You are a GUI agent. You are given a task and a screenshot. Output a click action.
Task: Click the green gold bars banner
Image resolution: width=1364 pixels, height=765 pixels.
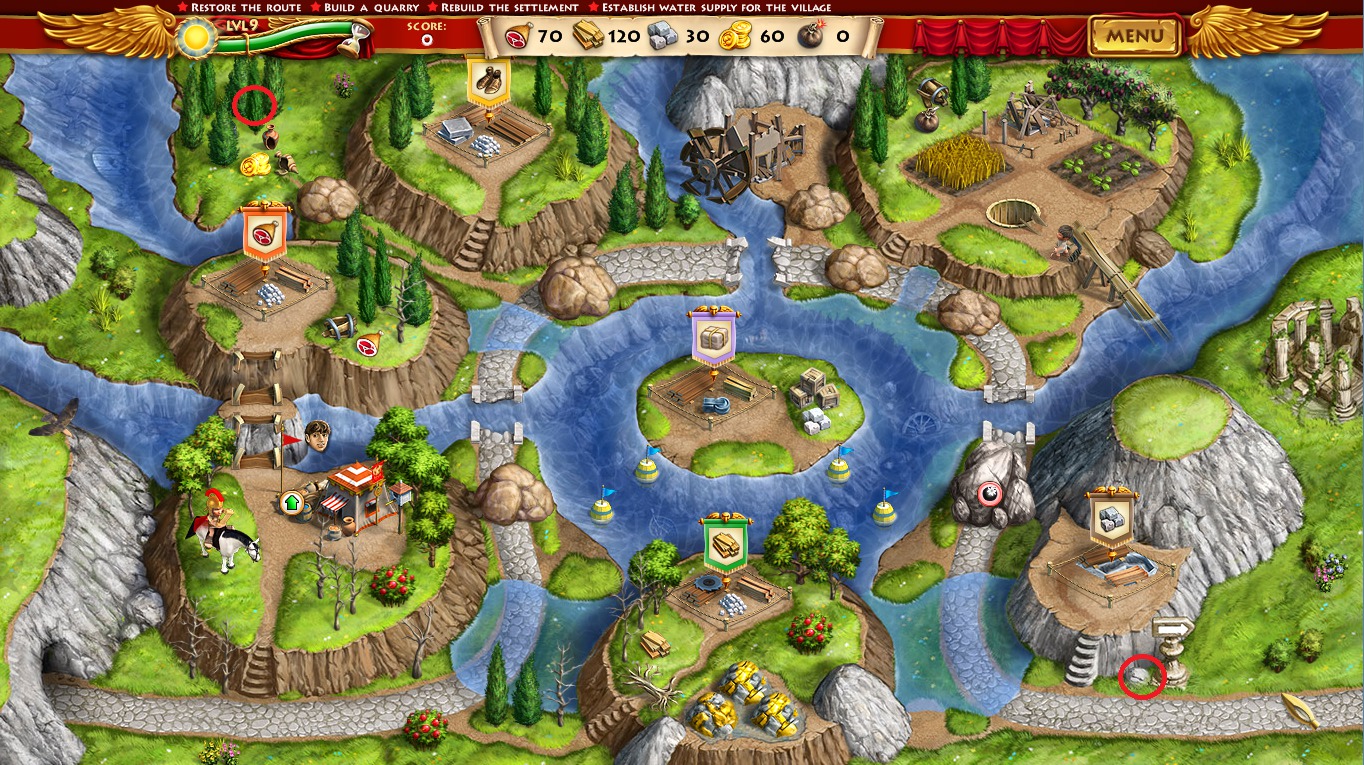click(x=725, y=545)
